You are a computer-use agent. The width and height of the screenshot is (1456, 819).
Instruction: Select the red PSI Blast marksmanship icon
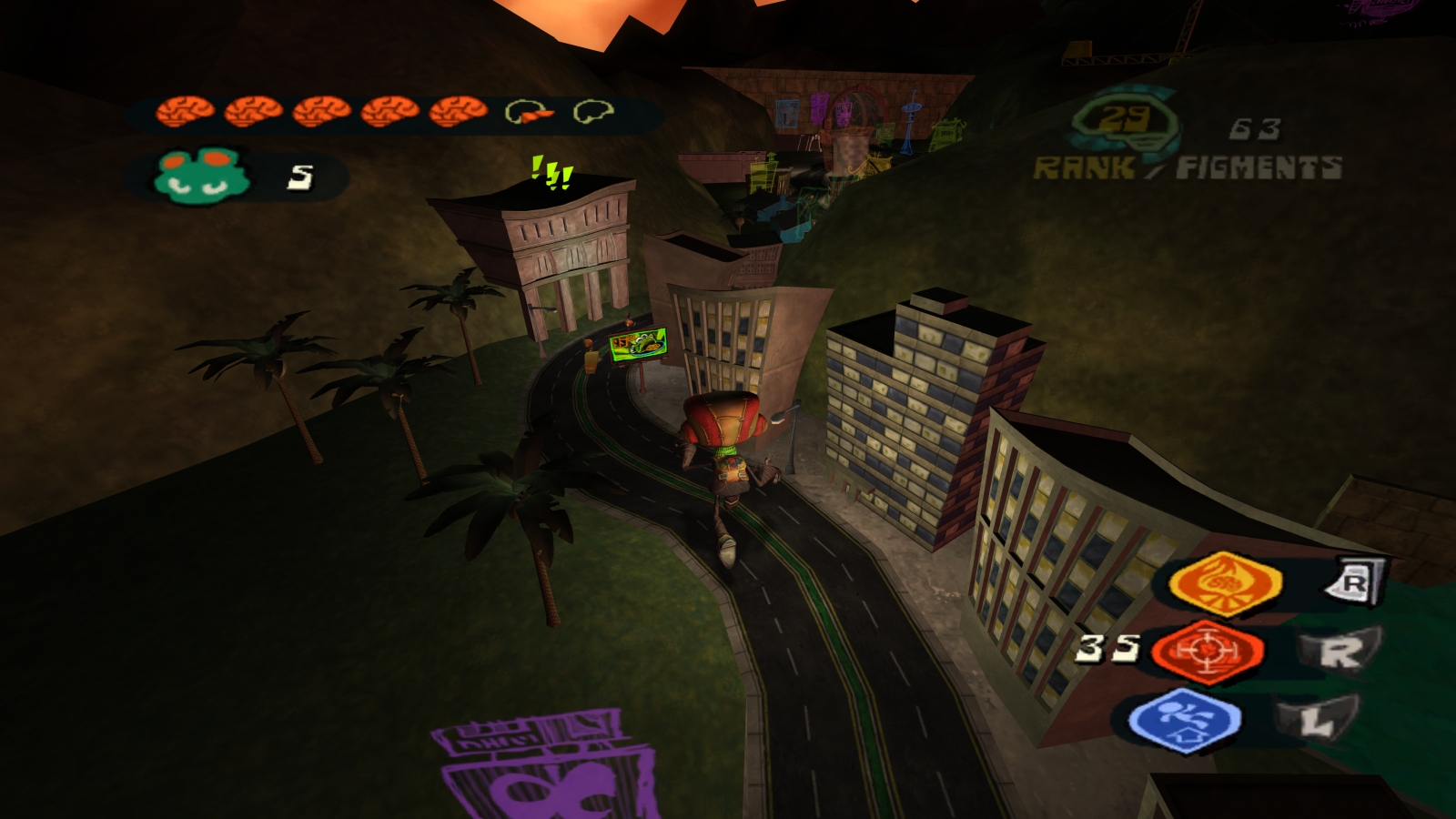click(1210, 651)
